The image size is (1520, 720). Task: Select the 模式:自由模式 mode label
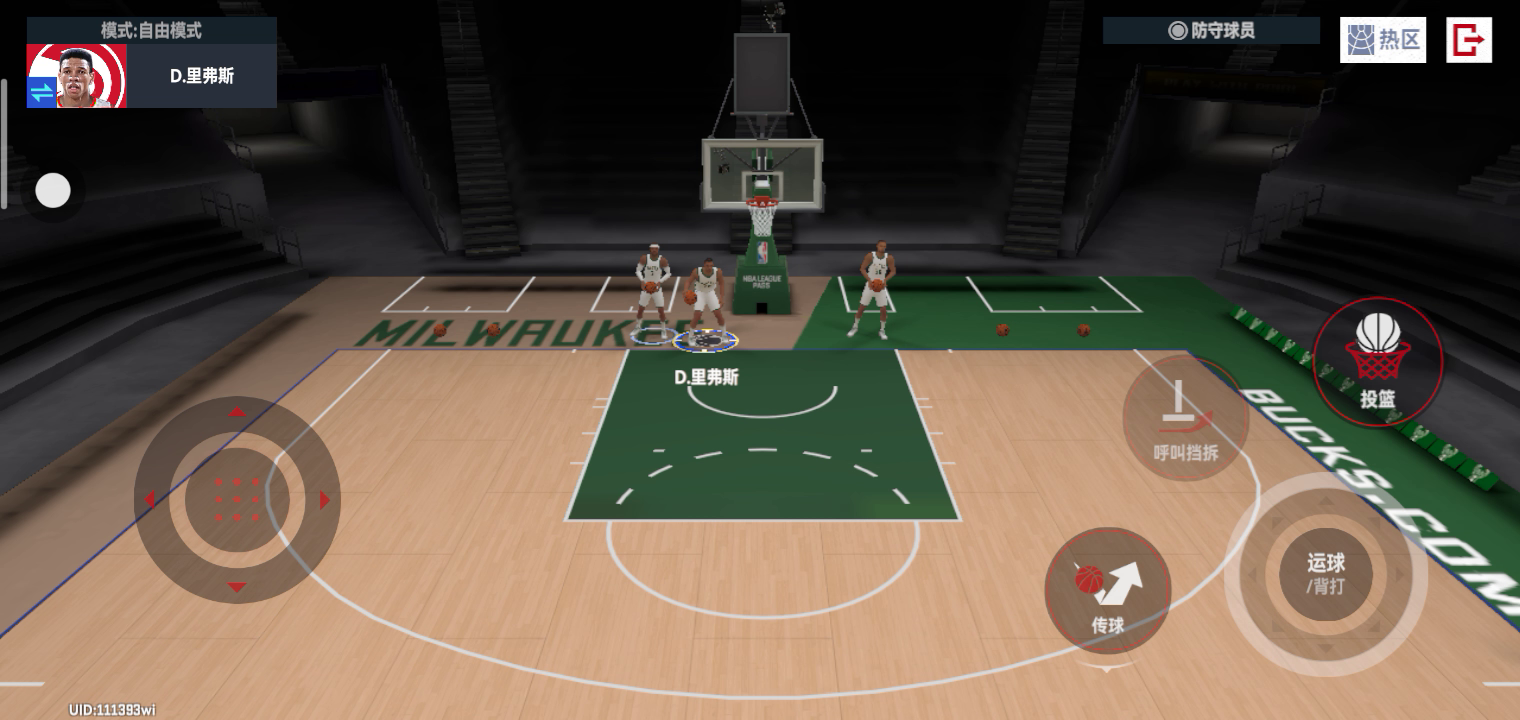pyautogui.click(x=151, y=31)
